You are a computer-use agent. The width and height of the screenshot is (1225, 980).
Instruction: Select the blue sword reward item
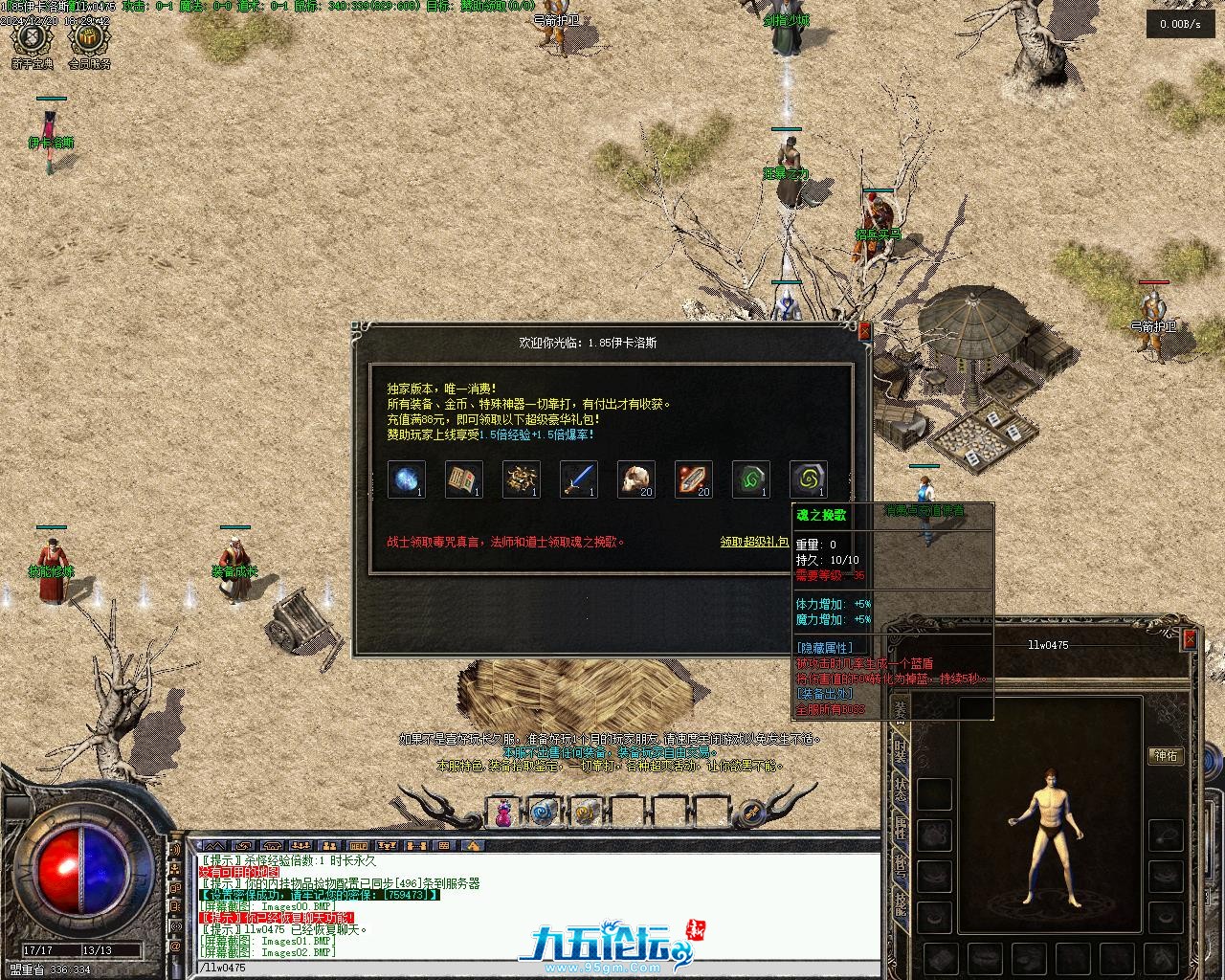pyautogui.click(x=578, y=479)
